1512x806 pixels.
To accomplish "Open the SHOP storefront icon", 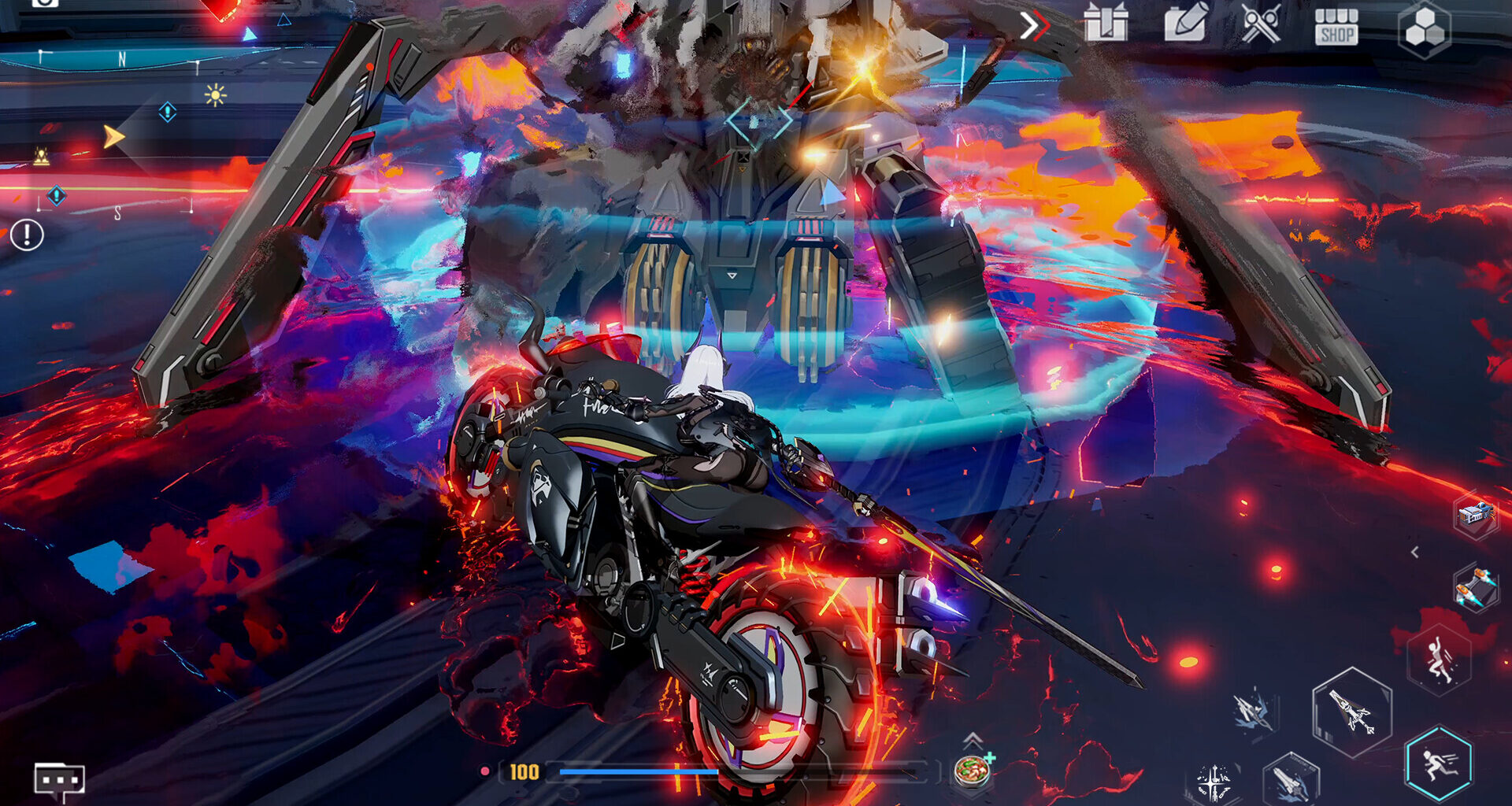I will click(x=1337, y=26).
